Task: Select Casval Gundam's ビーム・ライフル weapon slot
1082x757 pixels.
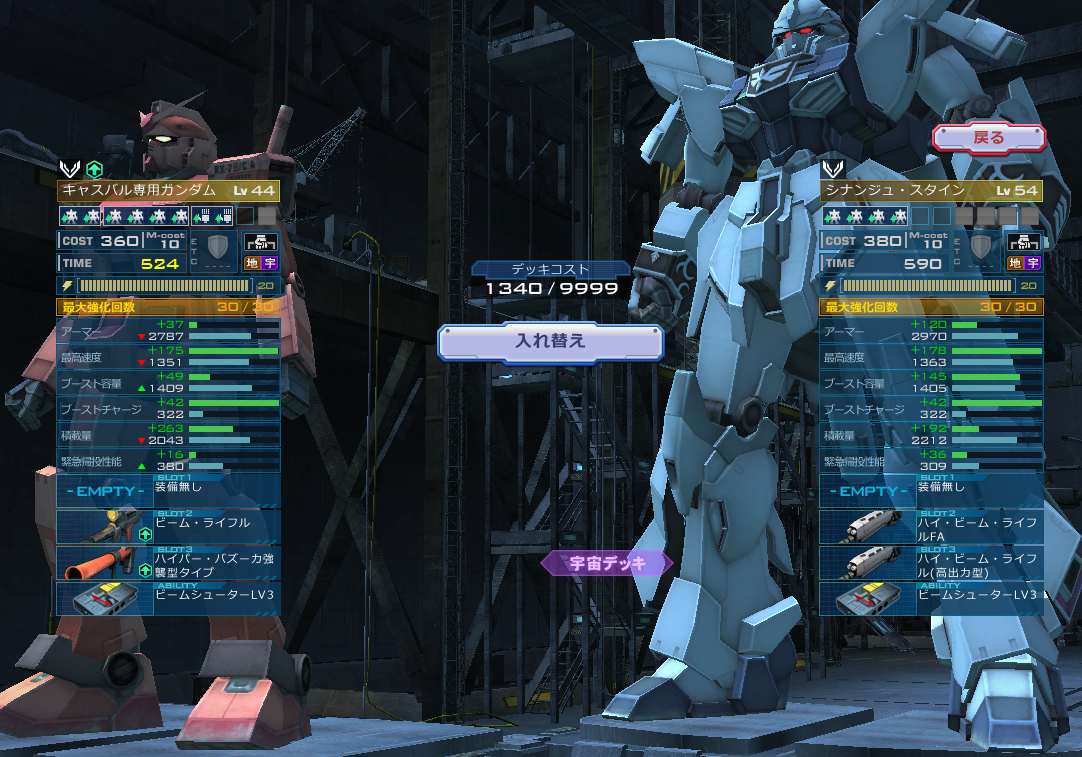Action: [x=168, y=527]
